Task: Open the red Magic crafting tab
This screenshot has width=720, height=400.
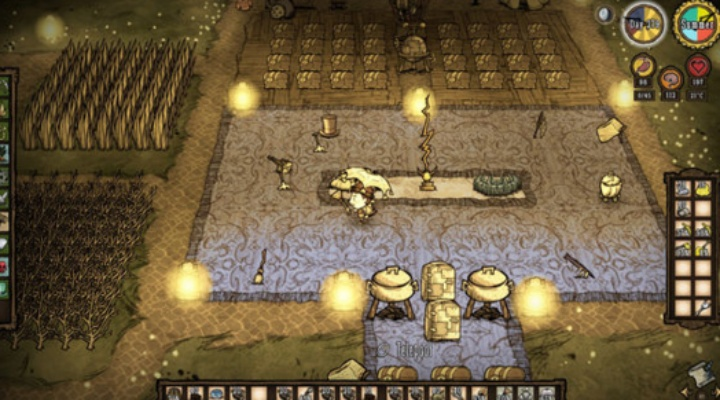Action: [x=5, y=266]
